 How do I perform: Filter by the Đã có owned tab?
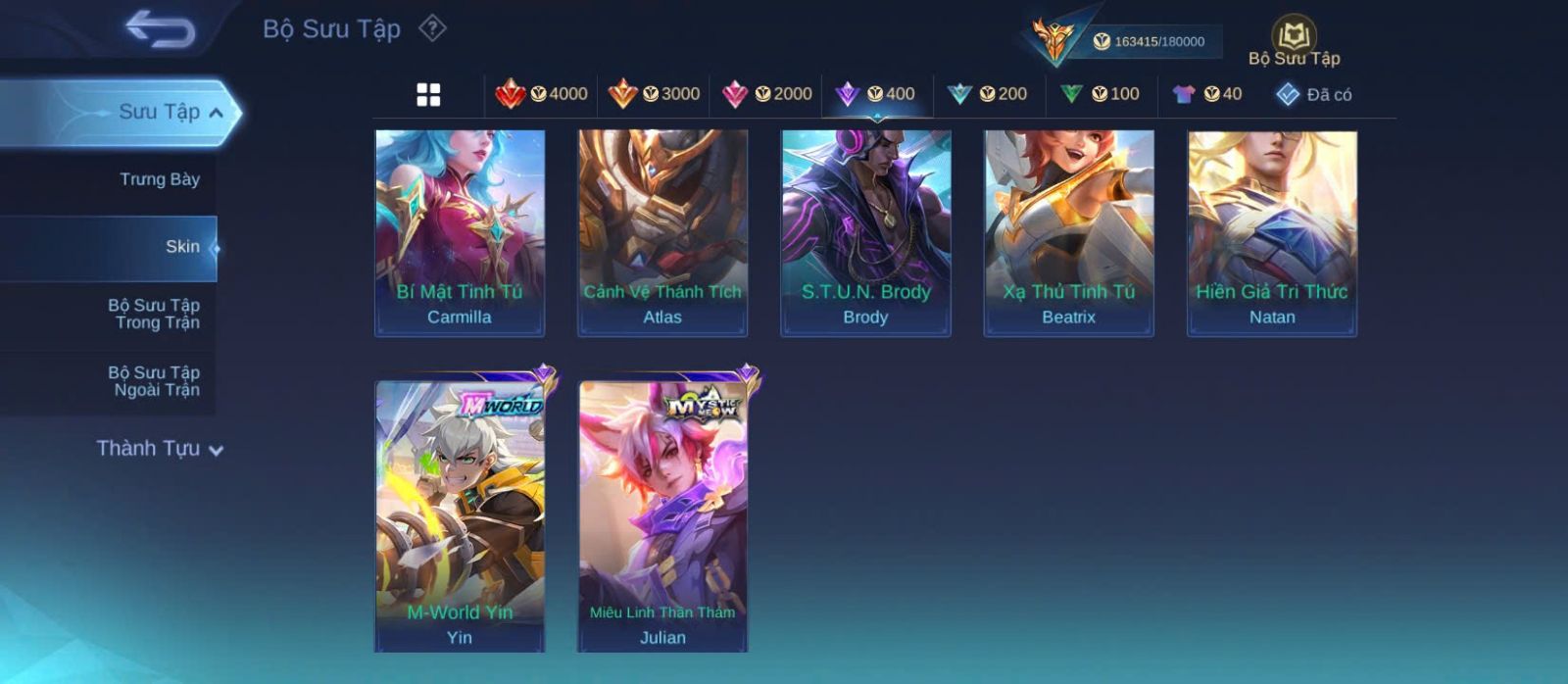tap(1314, 95)
